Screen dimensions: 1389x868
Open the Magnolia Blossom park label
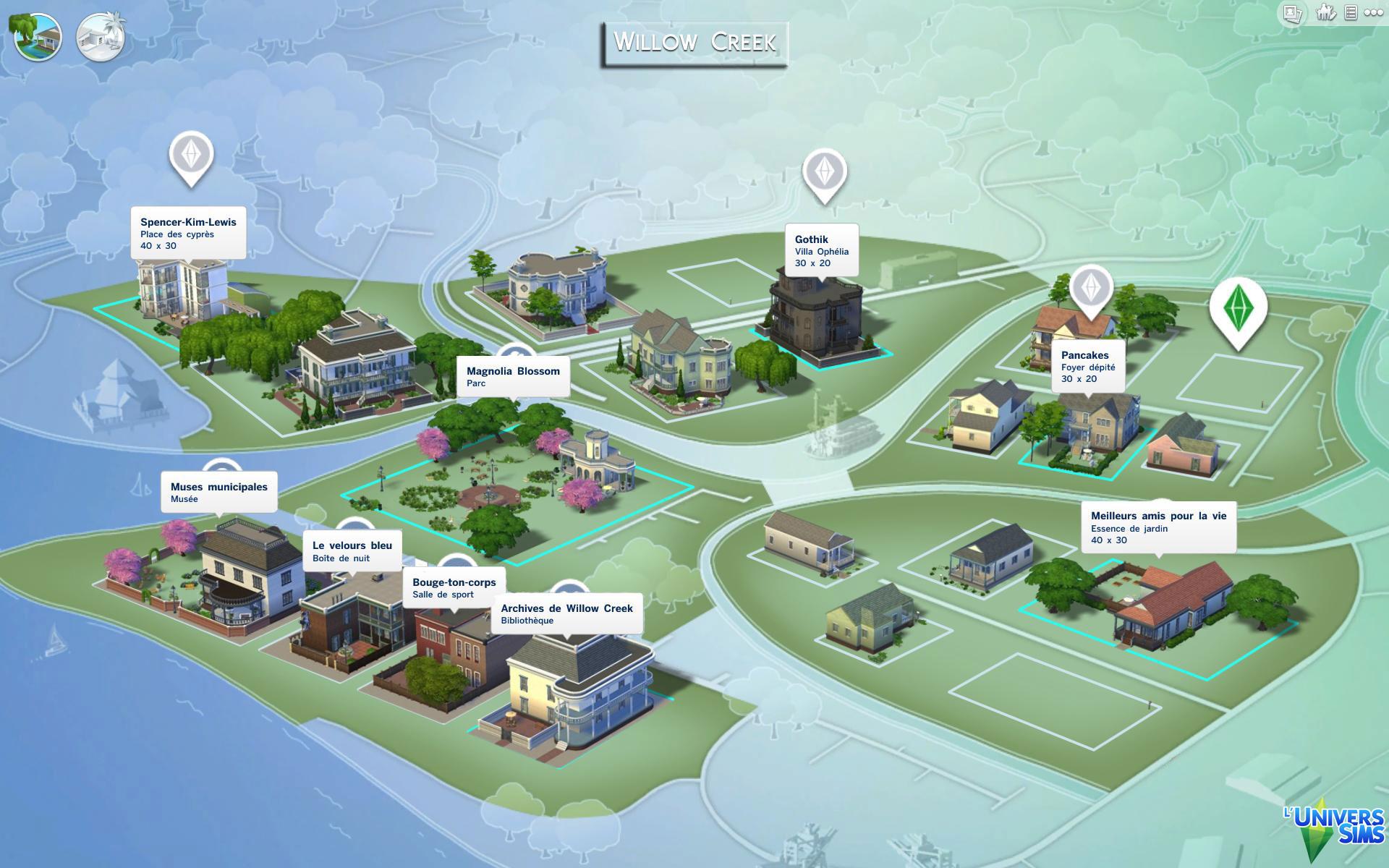(513, 376)
